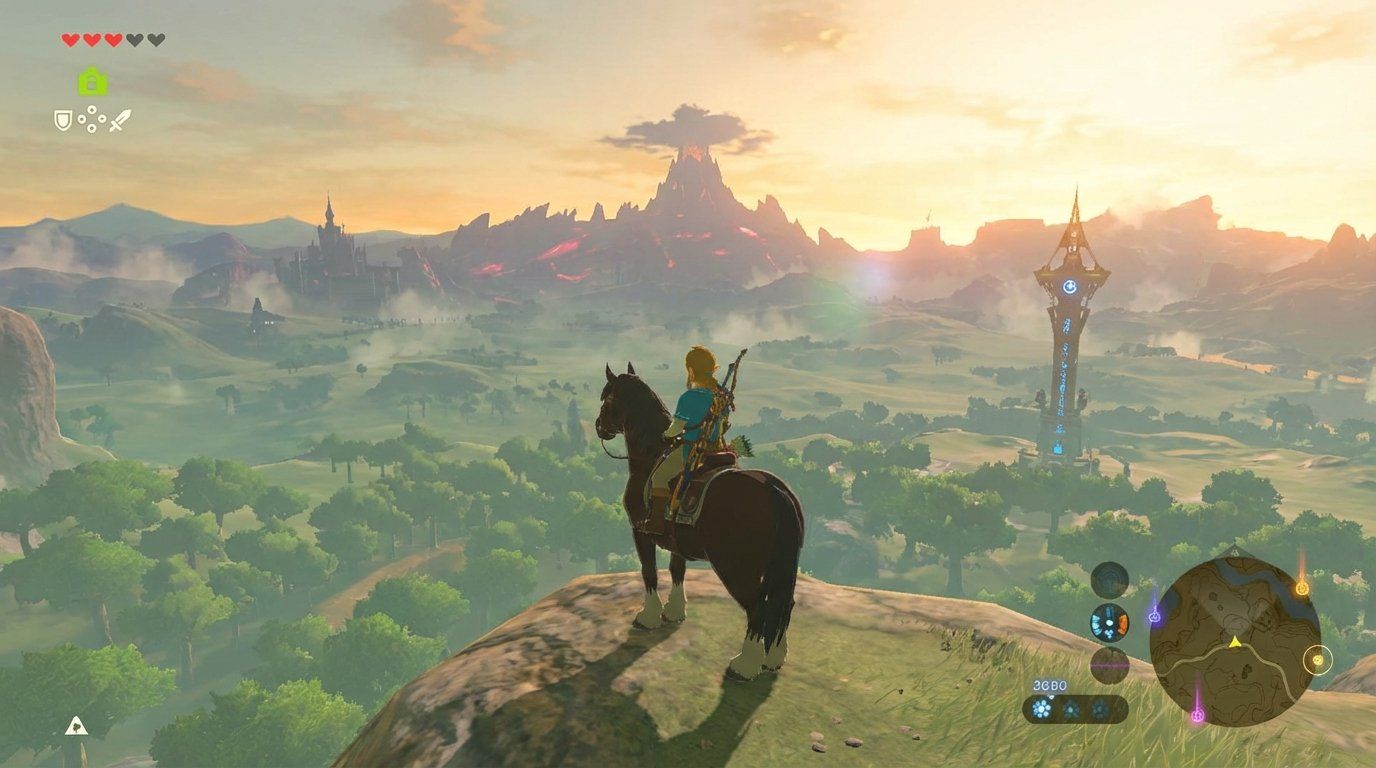Click the pink shrine beacon below the minimap
The height and width of the screenshot is (768, 1376).
[x=1196, y=716]
